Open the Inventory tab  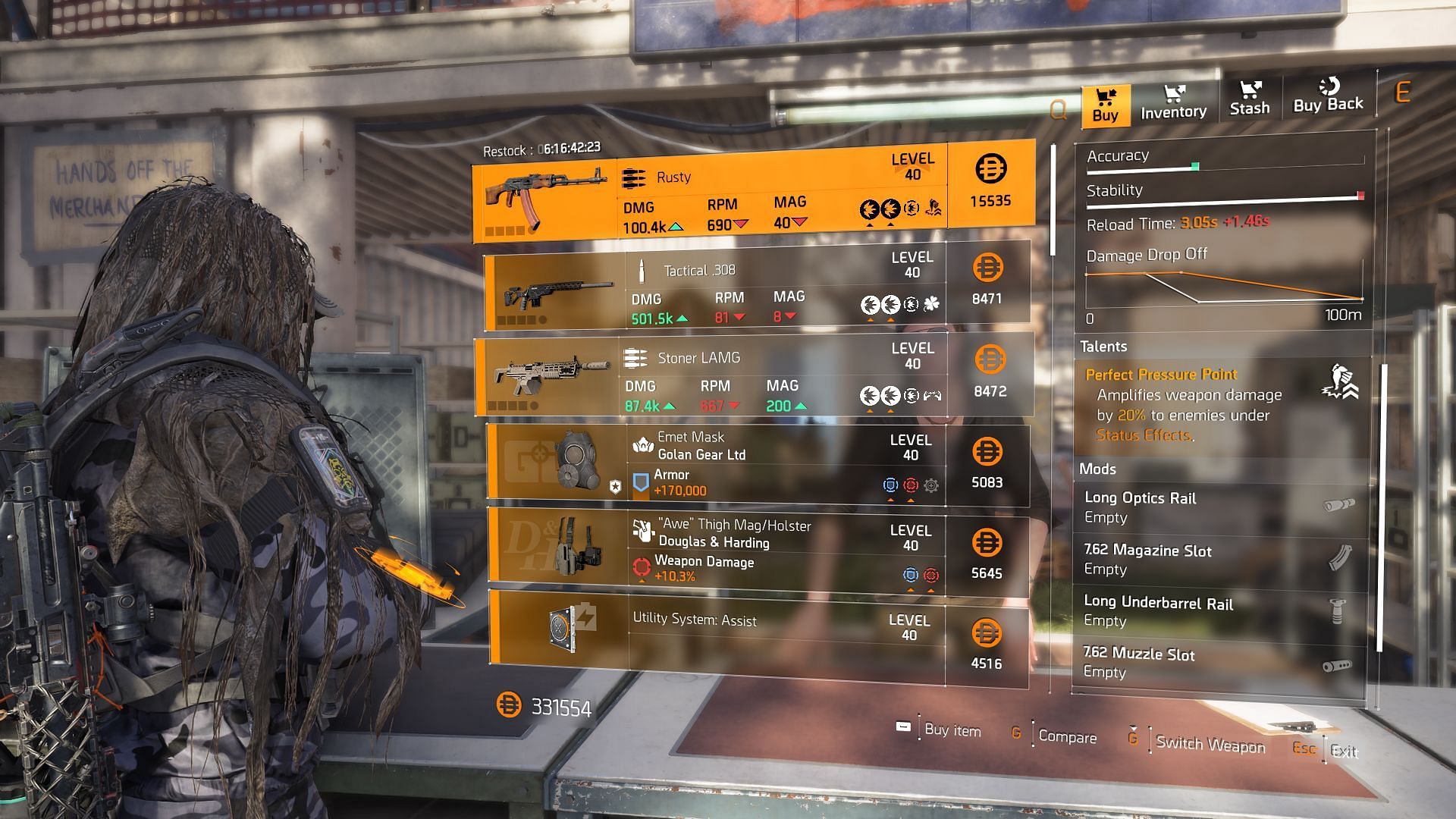[1173, 103]
